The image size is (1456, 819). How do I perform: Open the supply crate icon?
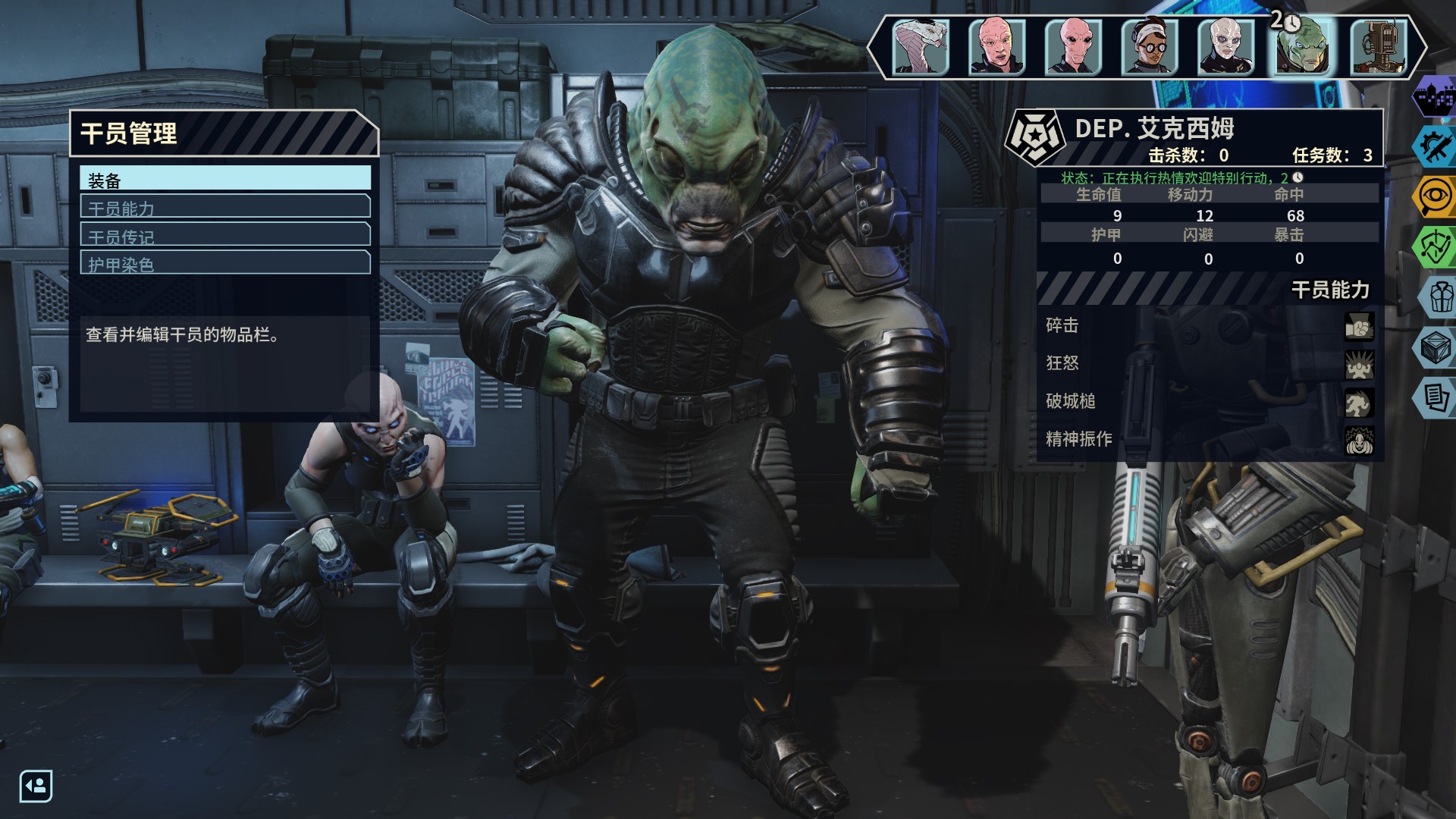(x=1436, y=347)
